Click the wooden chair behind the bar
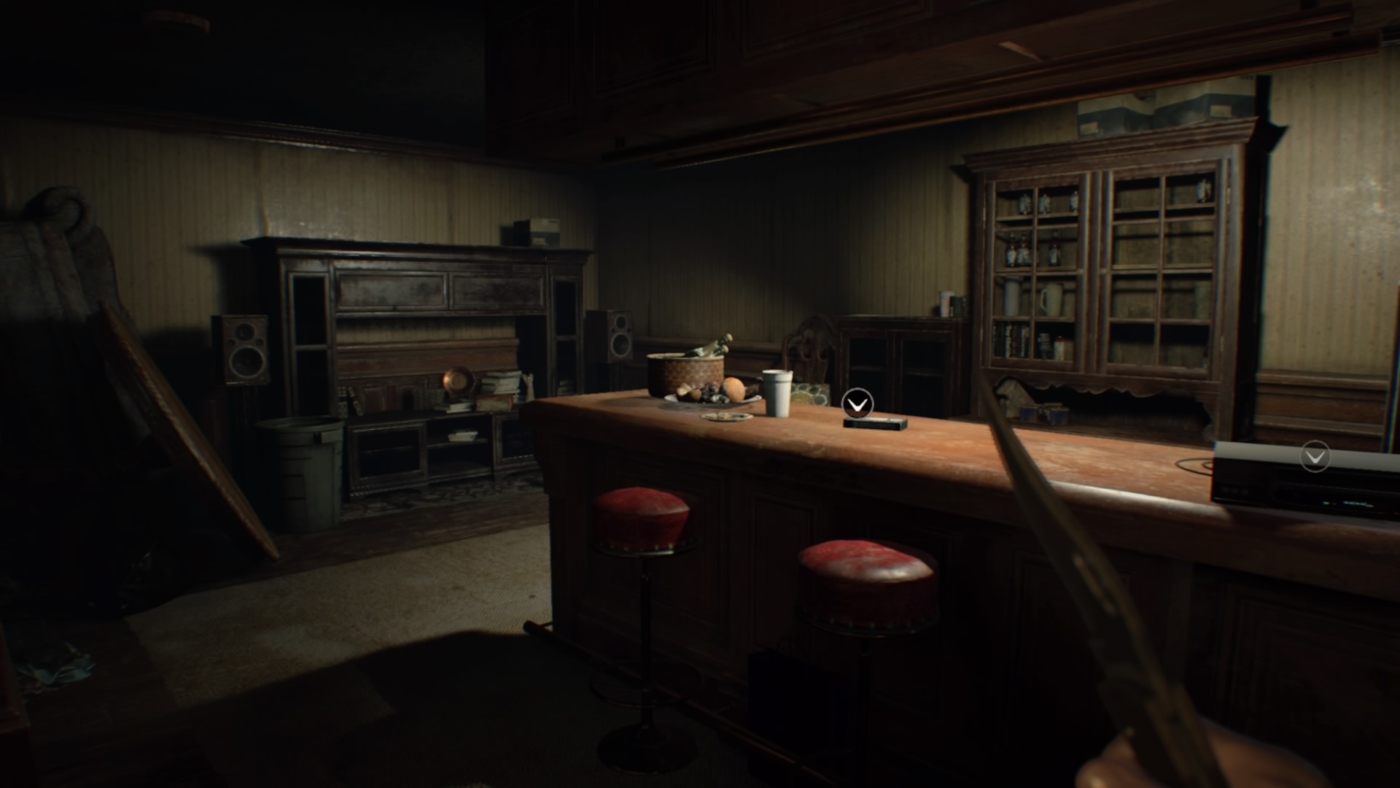The width and height of the screenshot is (1400, 788). (x=810, y=345)
